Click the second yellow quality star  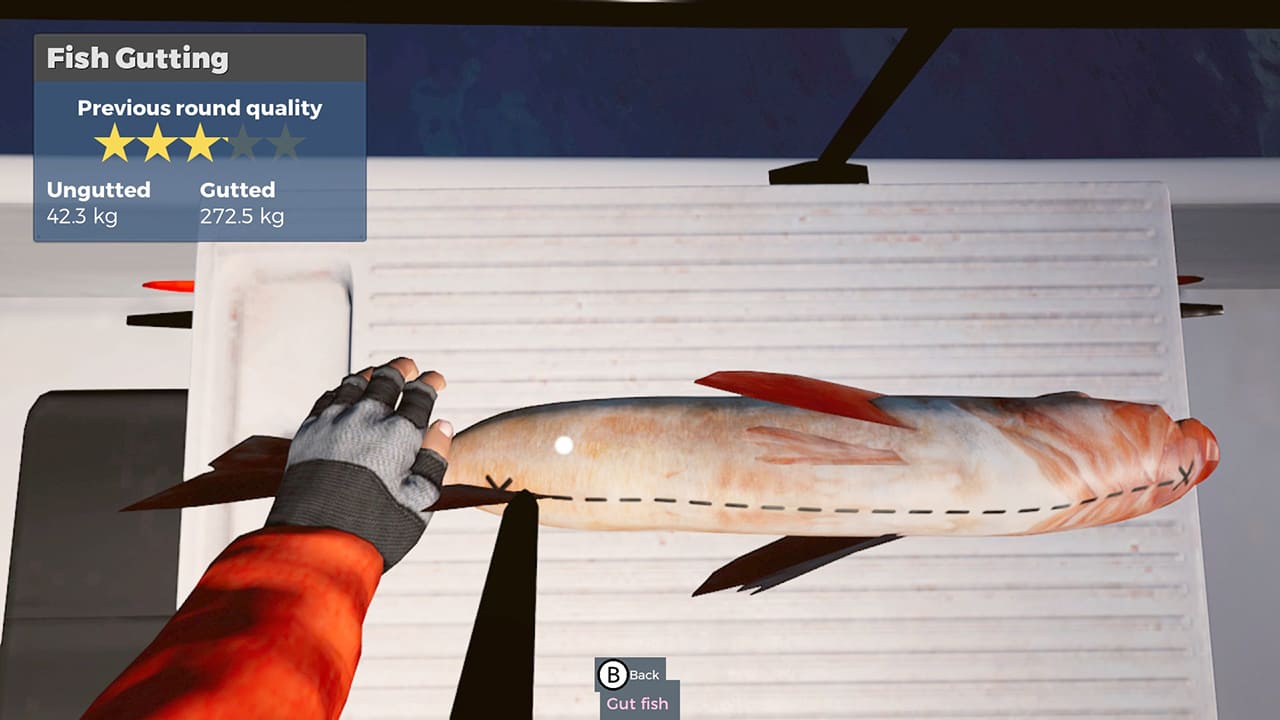click(158, 142)
